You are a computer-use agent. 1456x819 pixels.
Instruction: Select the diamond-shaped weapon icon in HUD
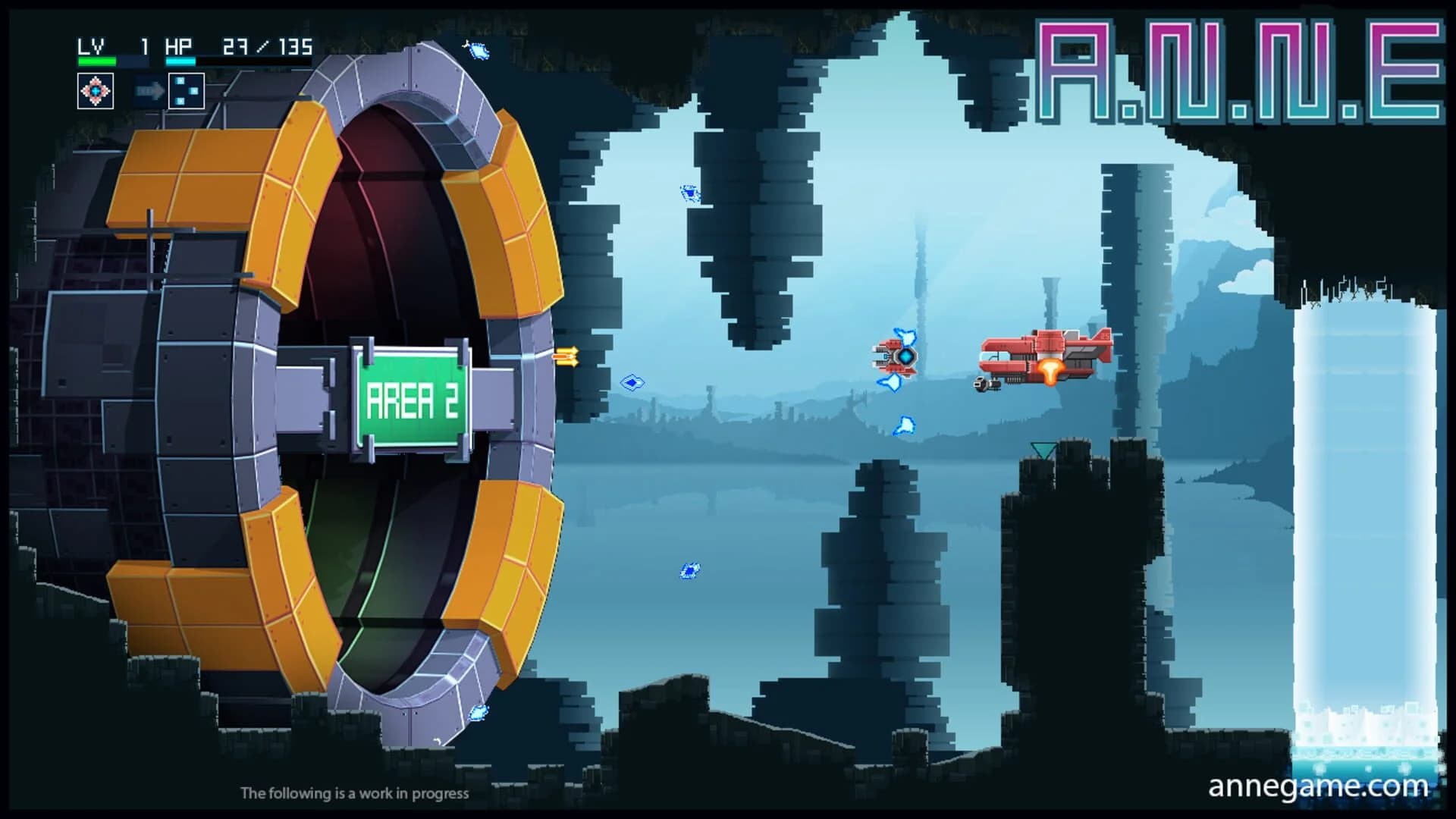(x=96, y=90)
